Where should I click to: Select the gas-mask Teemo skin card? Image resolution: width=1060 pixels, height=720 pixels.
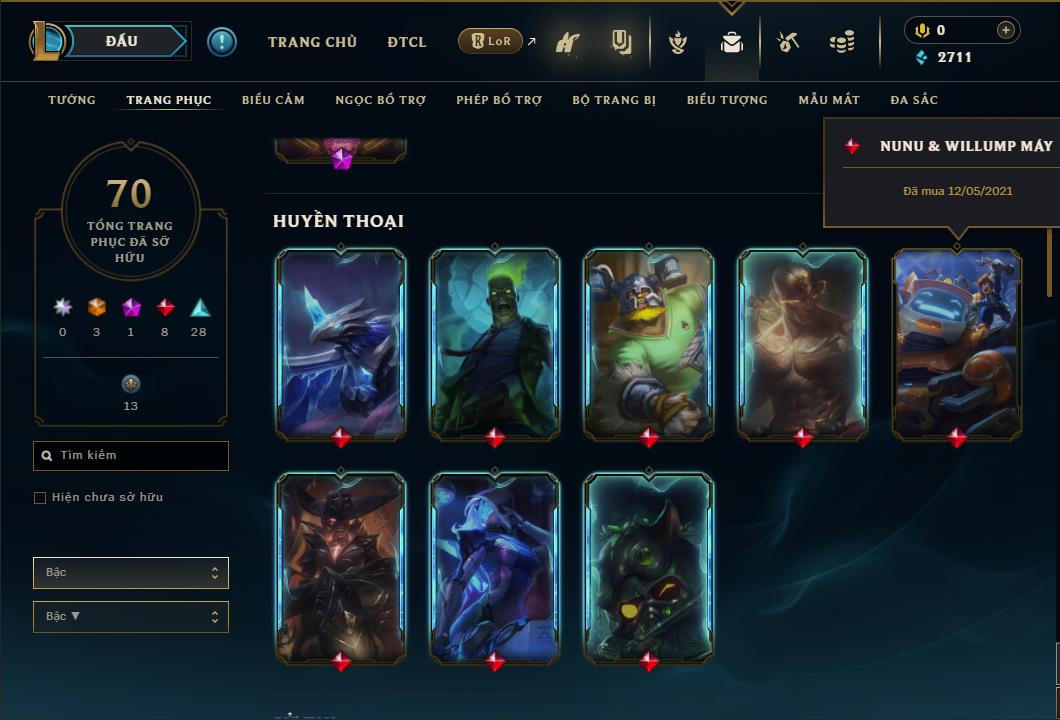pos(649,567)
